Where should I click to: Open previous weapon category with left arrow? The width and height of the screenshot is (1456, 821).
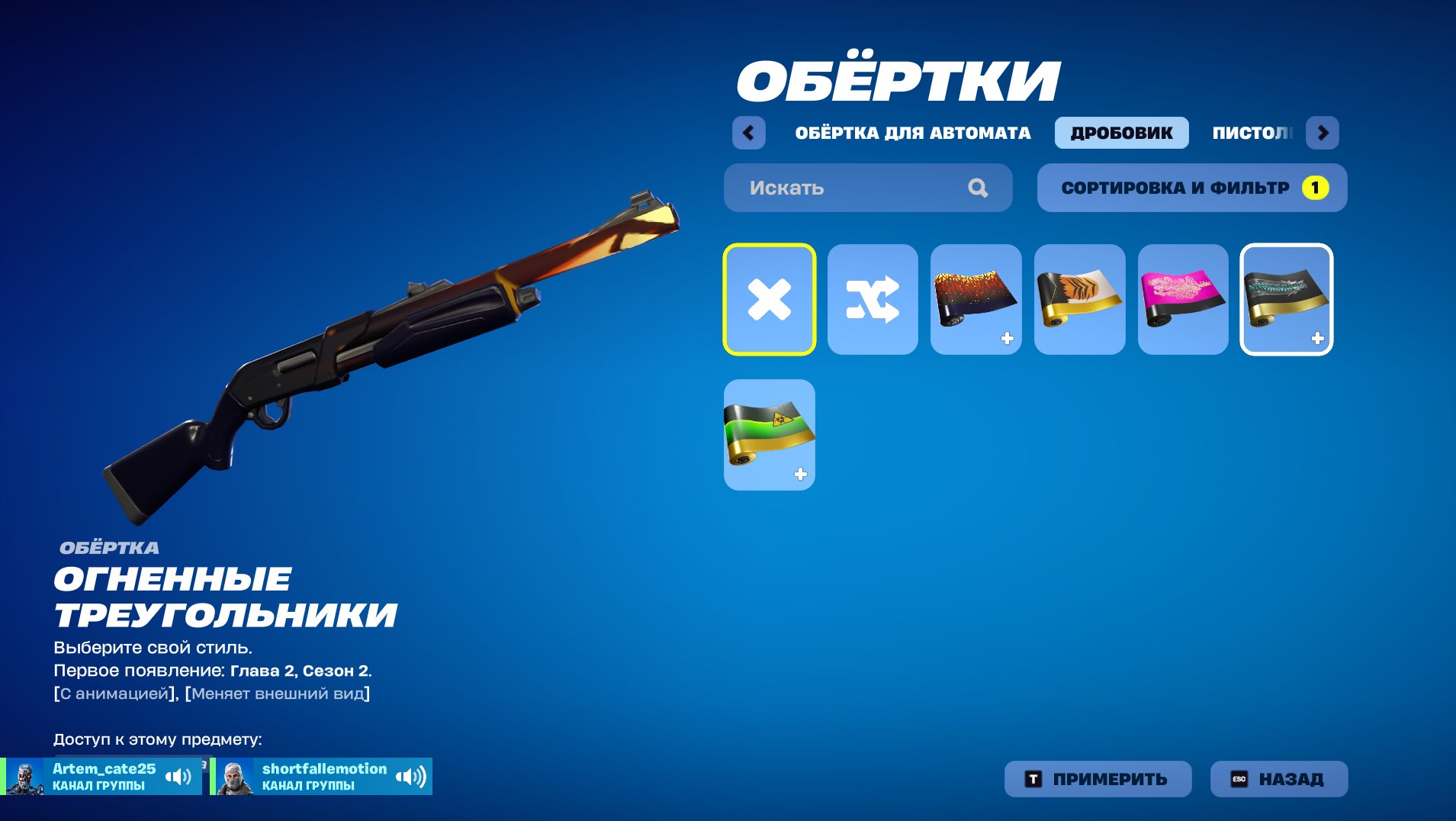click(x=748, y=132)
